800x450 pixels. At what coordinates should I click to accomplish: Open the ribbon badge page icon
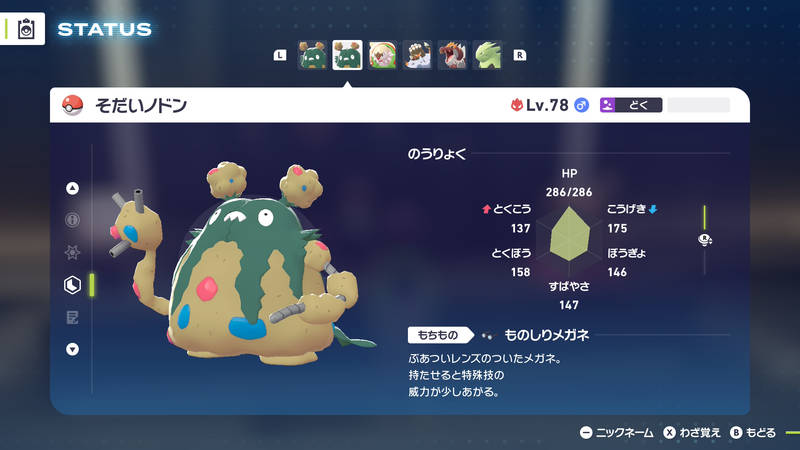(x=72, y=252)
